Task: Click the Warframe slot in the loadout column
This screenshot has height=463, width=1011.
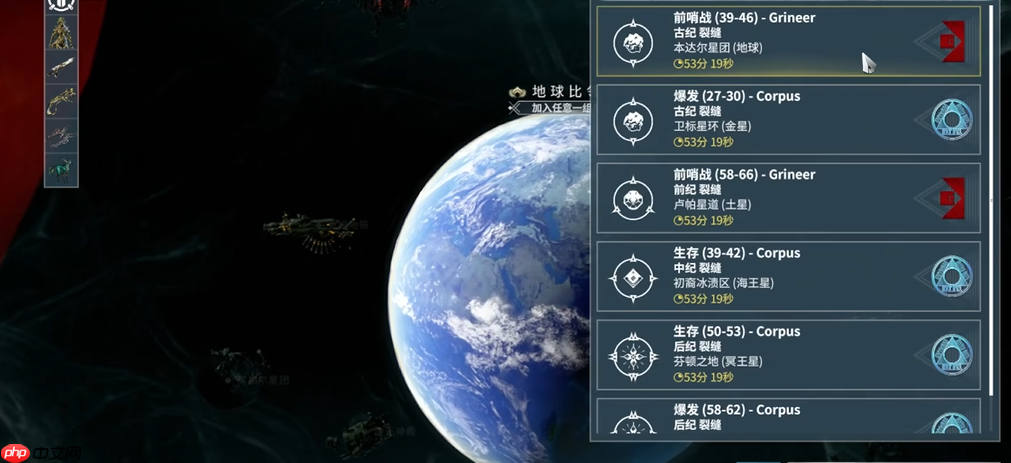Action: pyautogui.click(x=61, y=33)
